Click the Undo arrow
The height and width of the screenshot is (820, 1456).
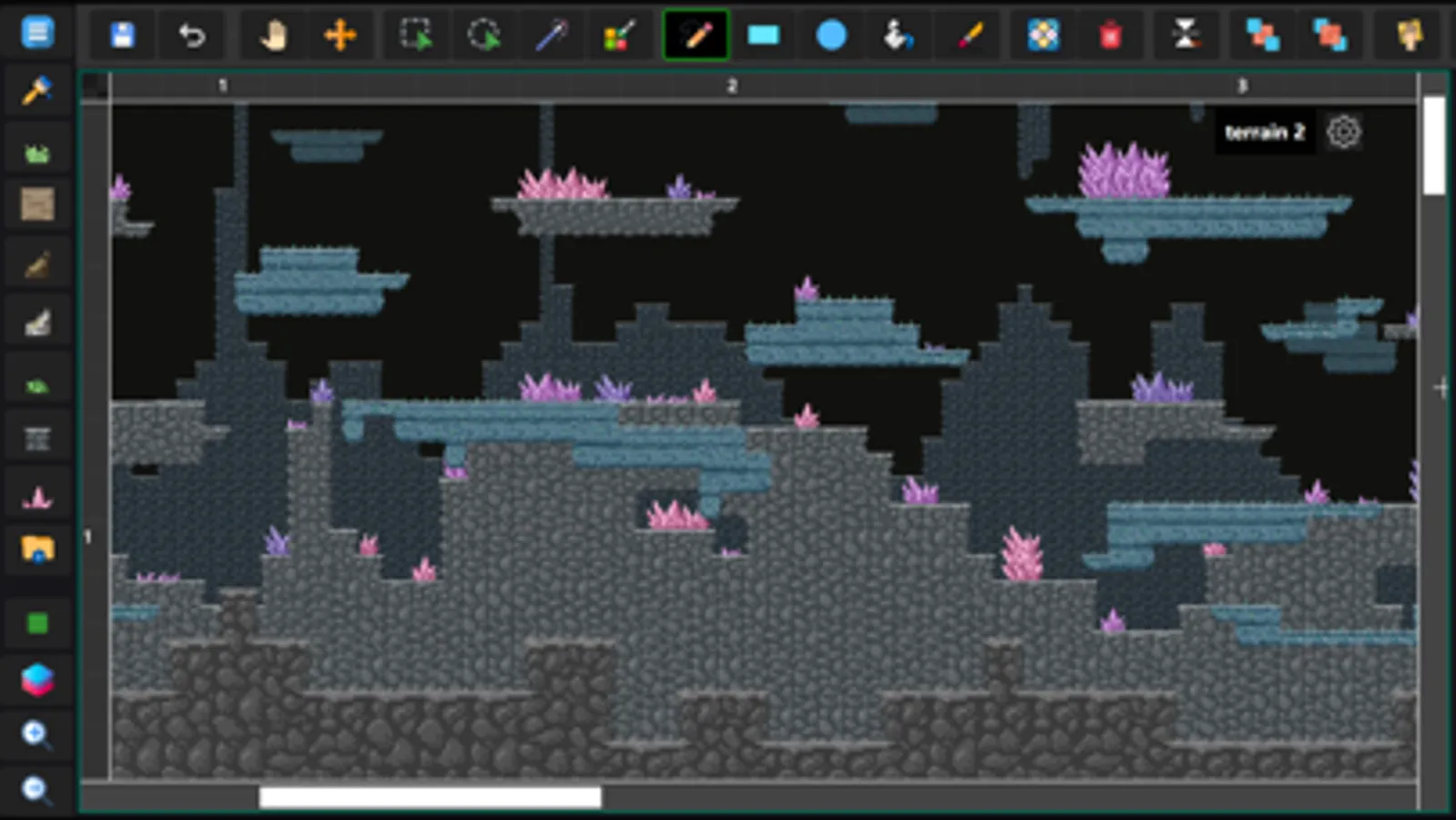tap(192, 36)
